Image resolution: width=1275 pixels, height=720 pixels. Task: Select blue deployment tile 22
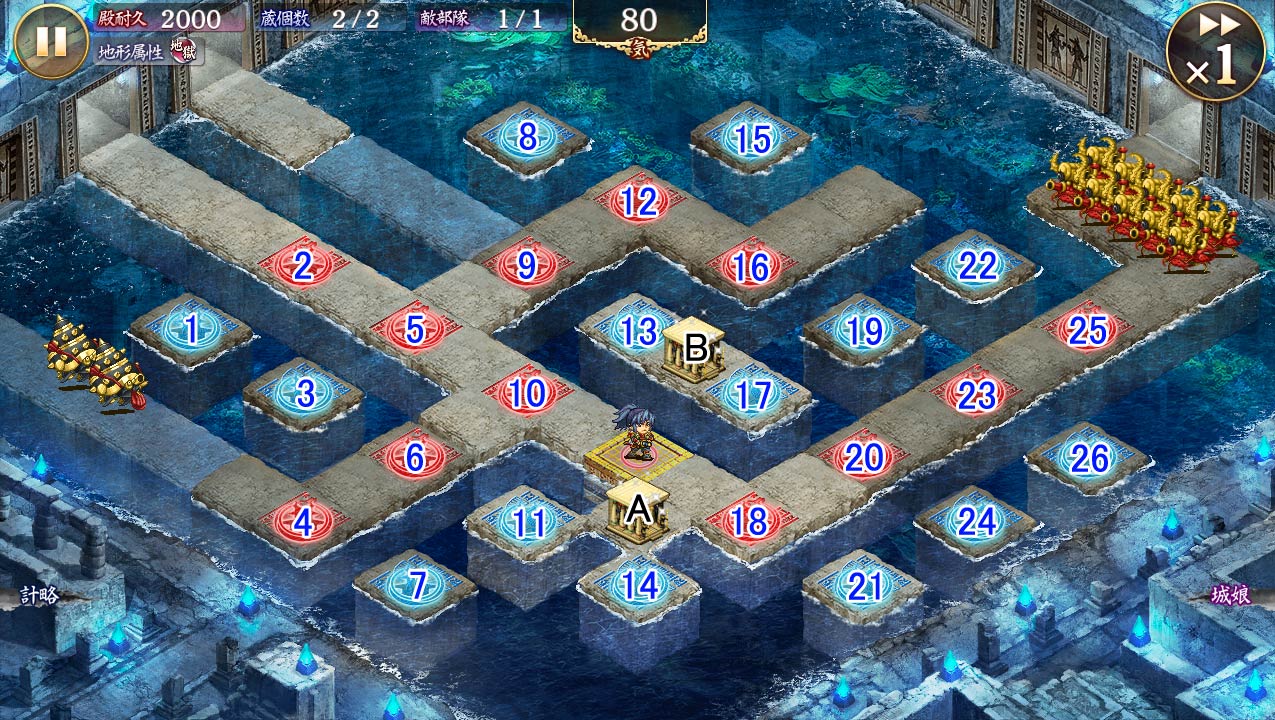(x=976, y=266)
